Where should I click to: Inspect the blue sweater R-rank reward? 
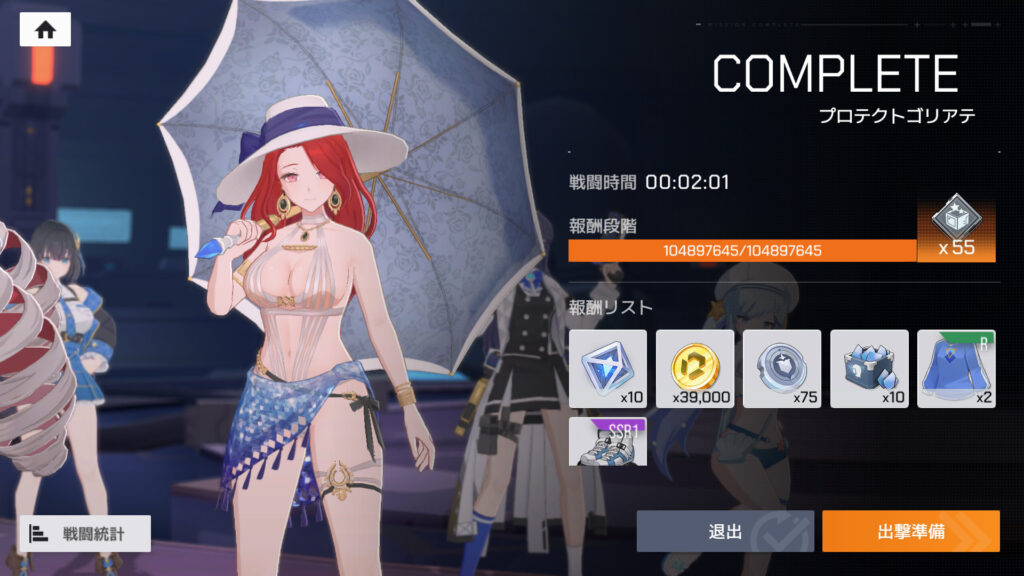[x=956, y=368]
